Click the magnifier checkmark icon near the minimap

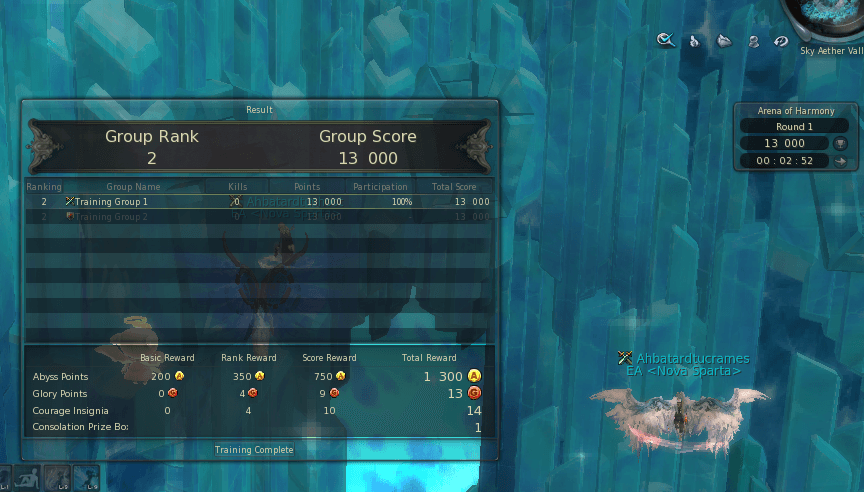(x=664, y=40)
